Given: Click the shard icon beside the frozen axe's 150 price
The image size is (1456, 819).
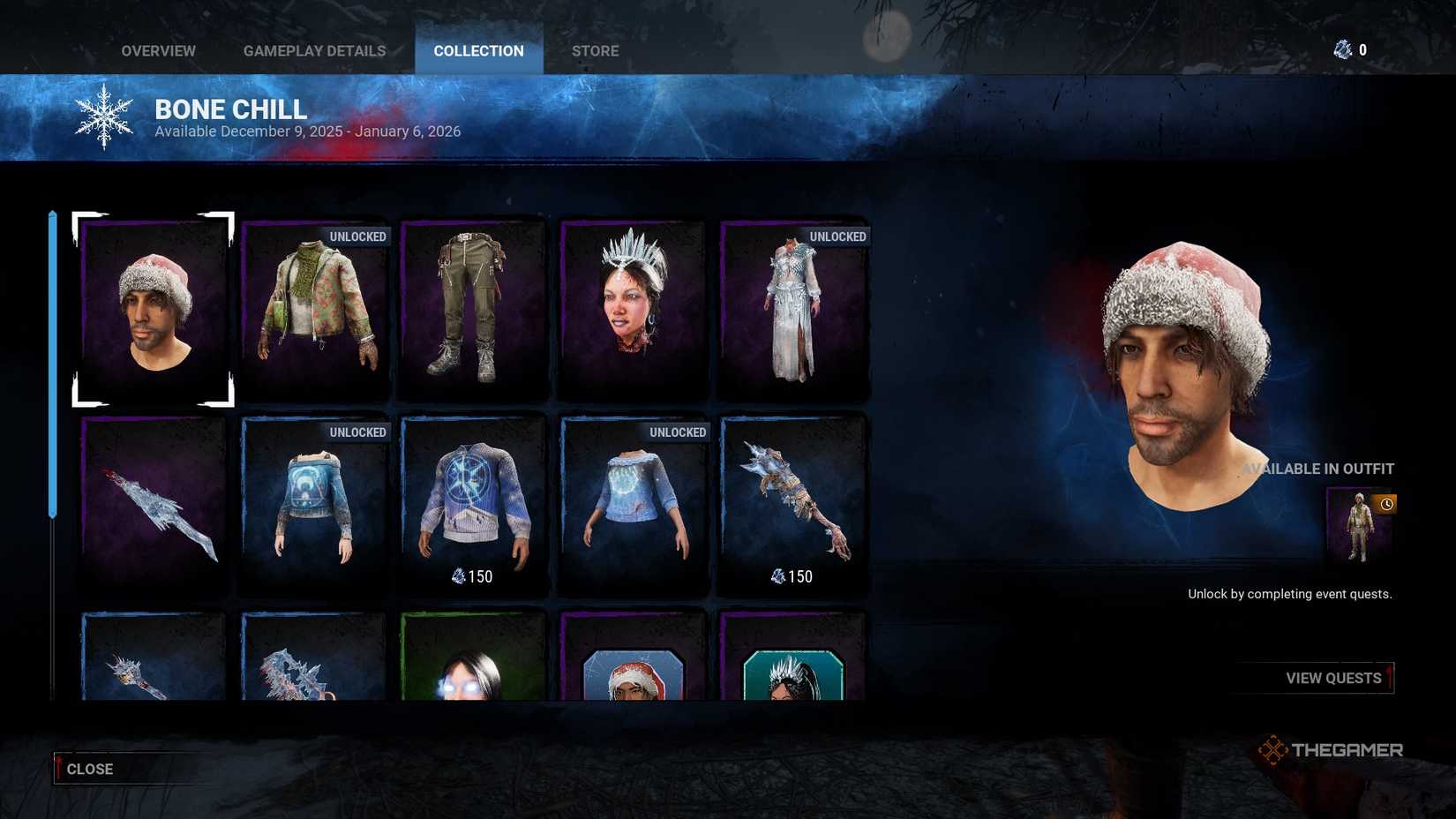Looking at the screenshot, I should pyautogui.click(x=777, y=576).
